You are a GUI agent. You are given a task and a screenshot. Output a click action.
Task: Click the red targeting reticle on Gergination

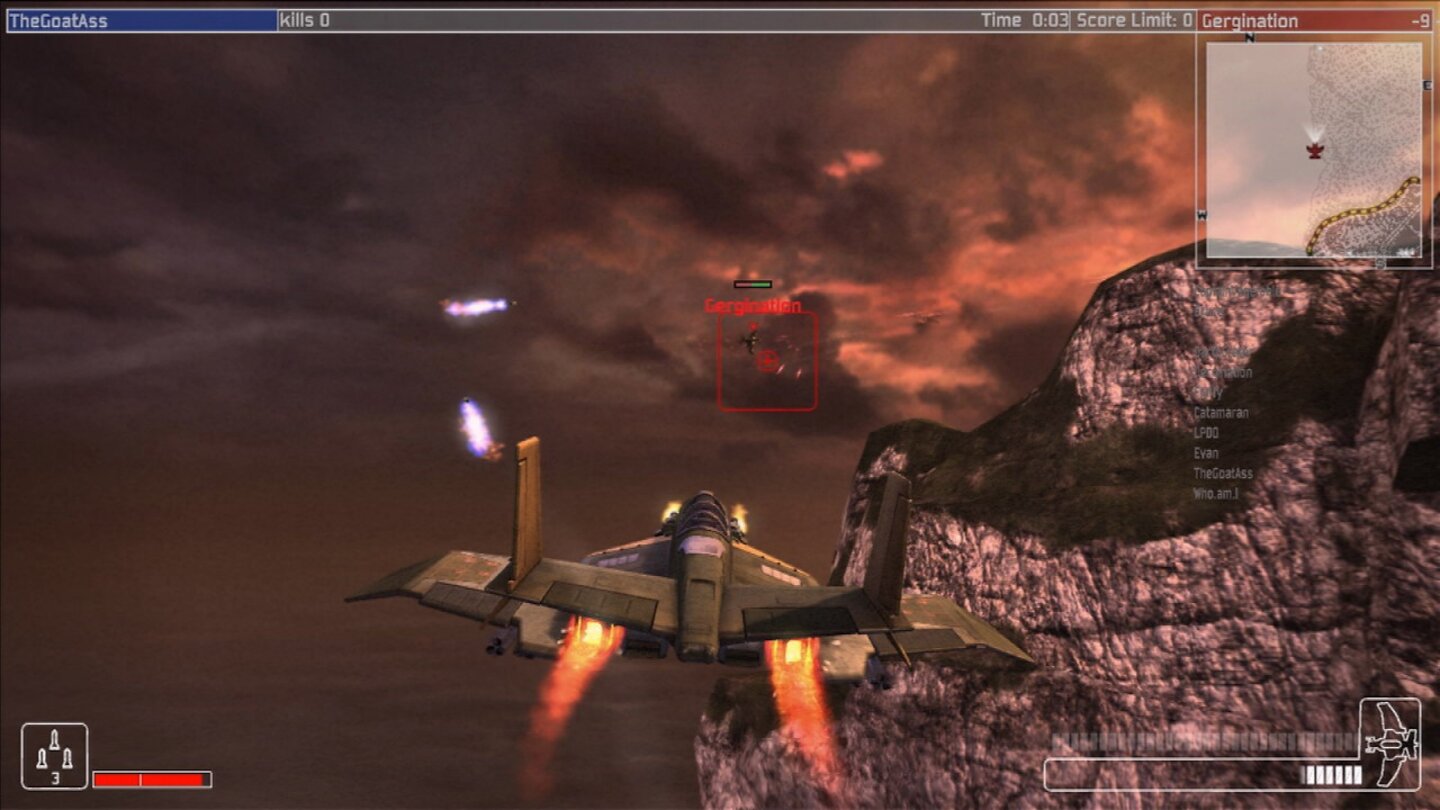767,361
